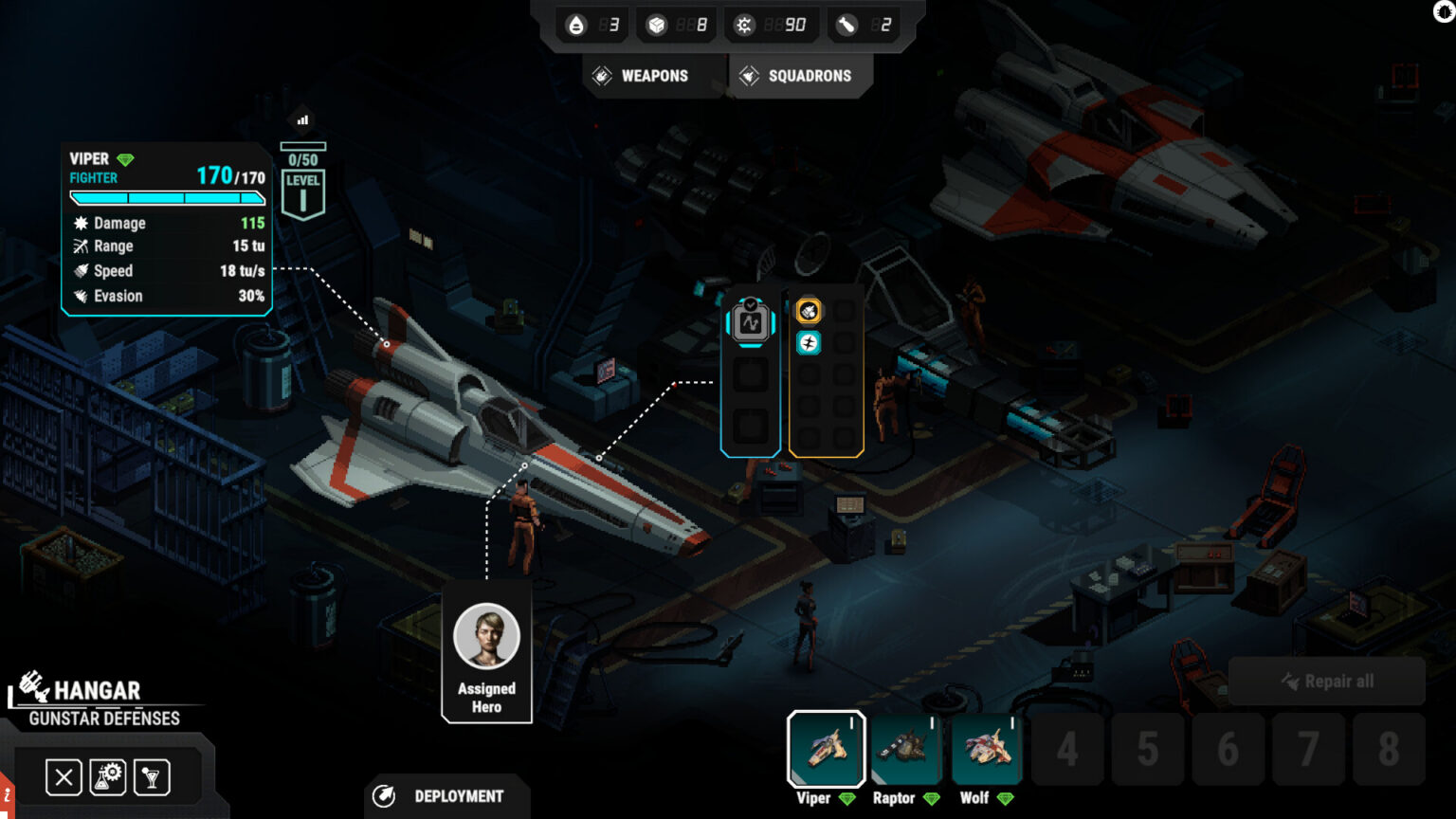Open an empty module slot in blue panel
Viewport: 1456px width, 819px height.
click(x=750, y=374)
